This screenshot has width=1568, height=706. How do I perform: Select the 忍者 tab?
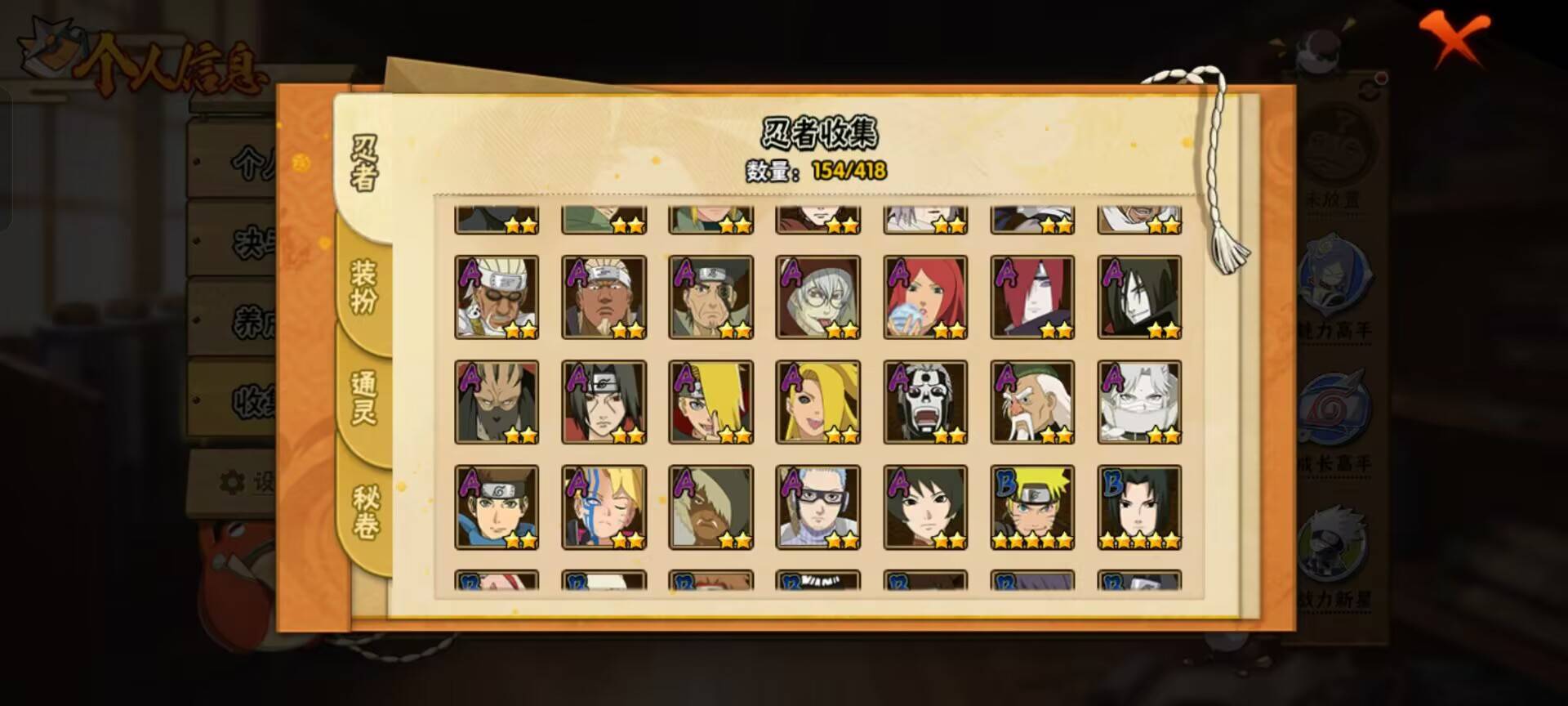coord(366,159)
